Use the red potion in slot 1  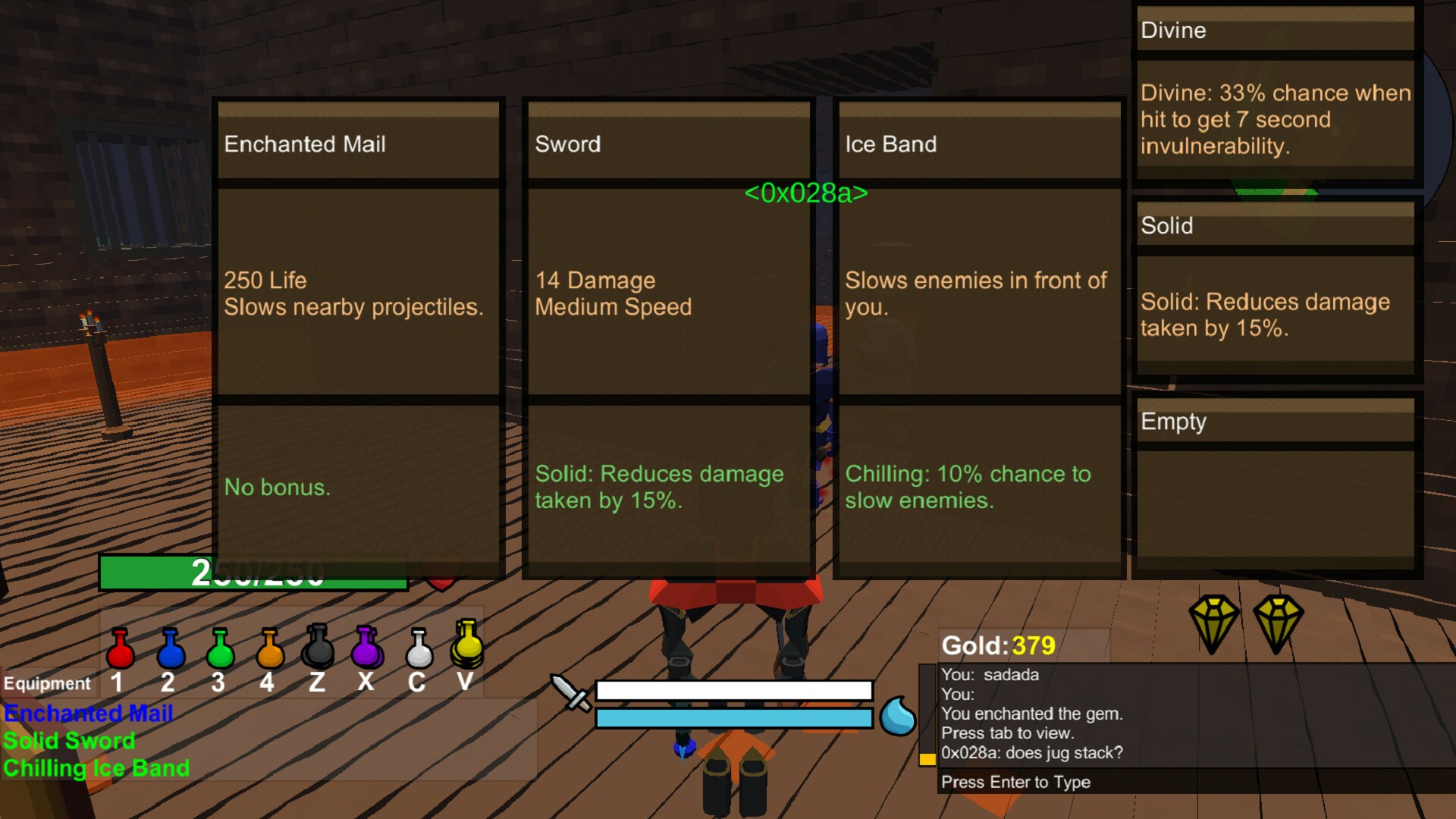click(x=120, y=649)
